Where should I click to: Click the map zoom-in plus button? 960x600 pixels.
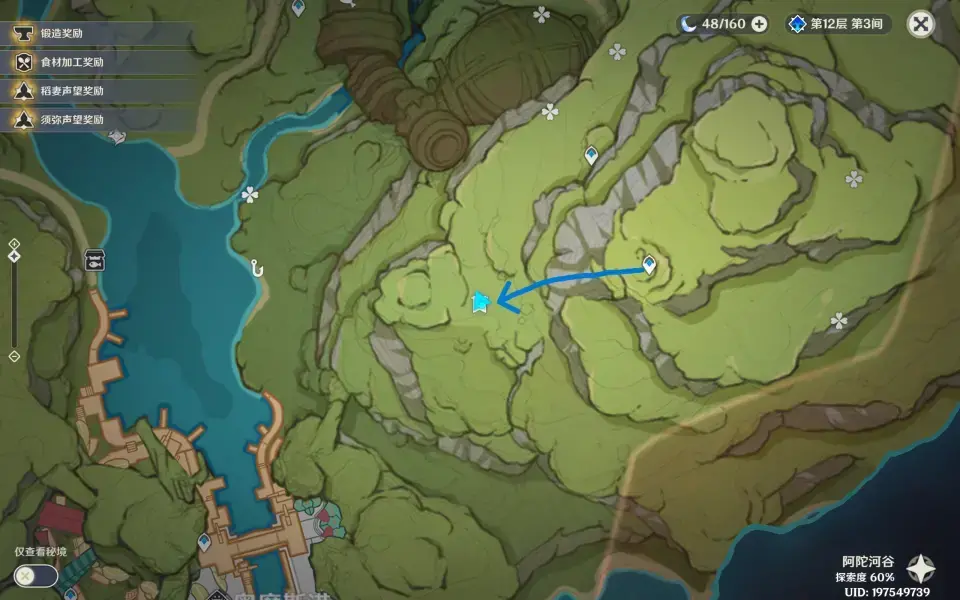[14, 244]
